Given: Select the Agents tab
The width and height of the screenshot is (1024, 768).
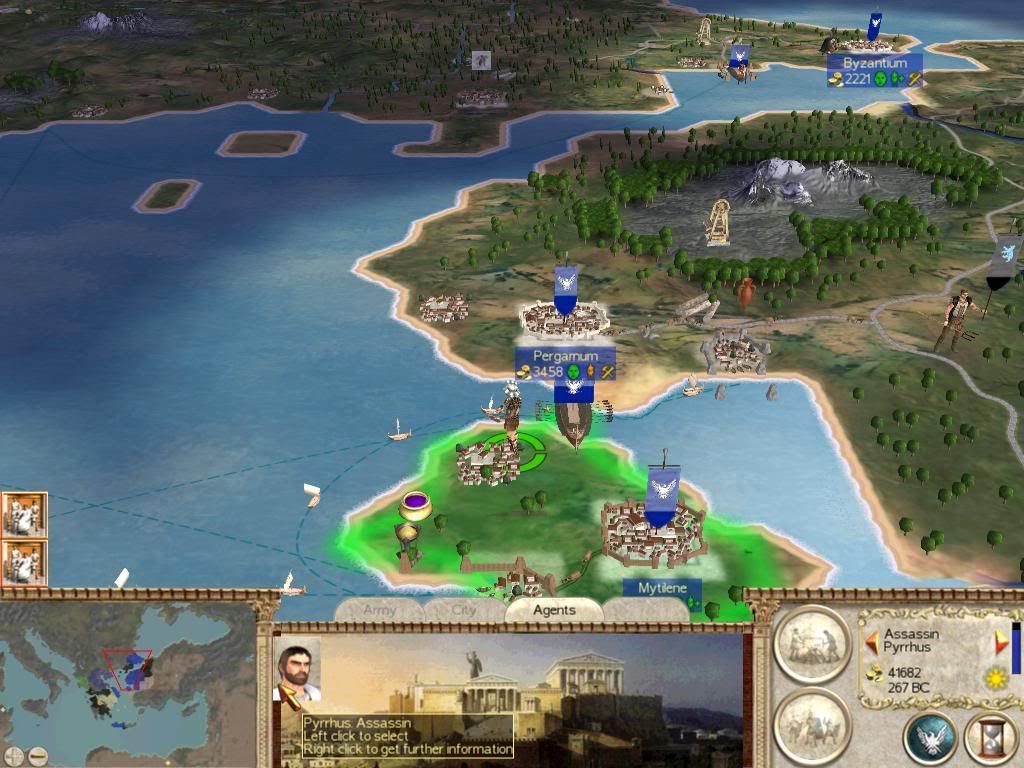Looking at the screenshot, I should click(554, 610).
